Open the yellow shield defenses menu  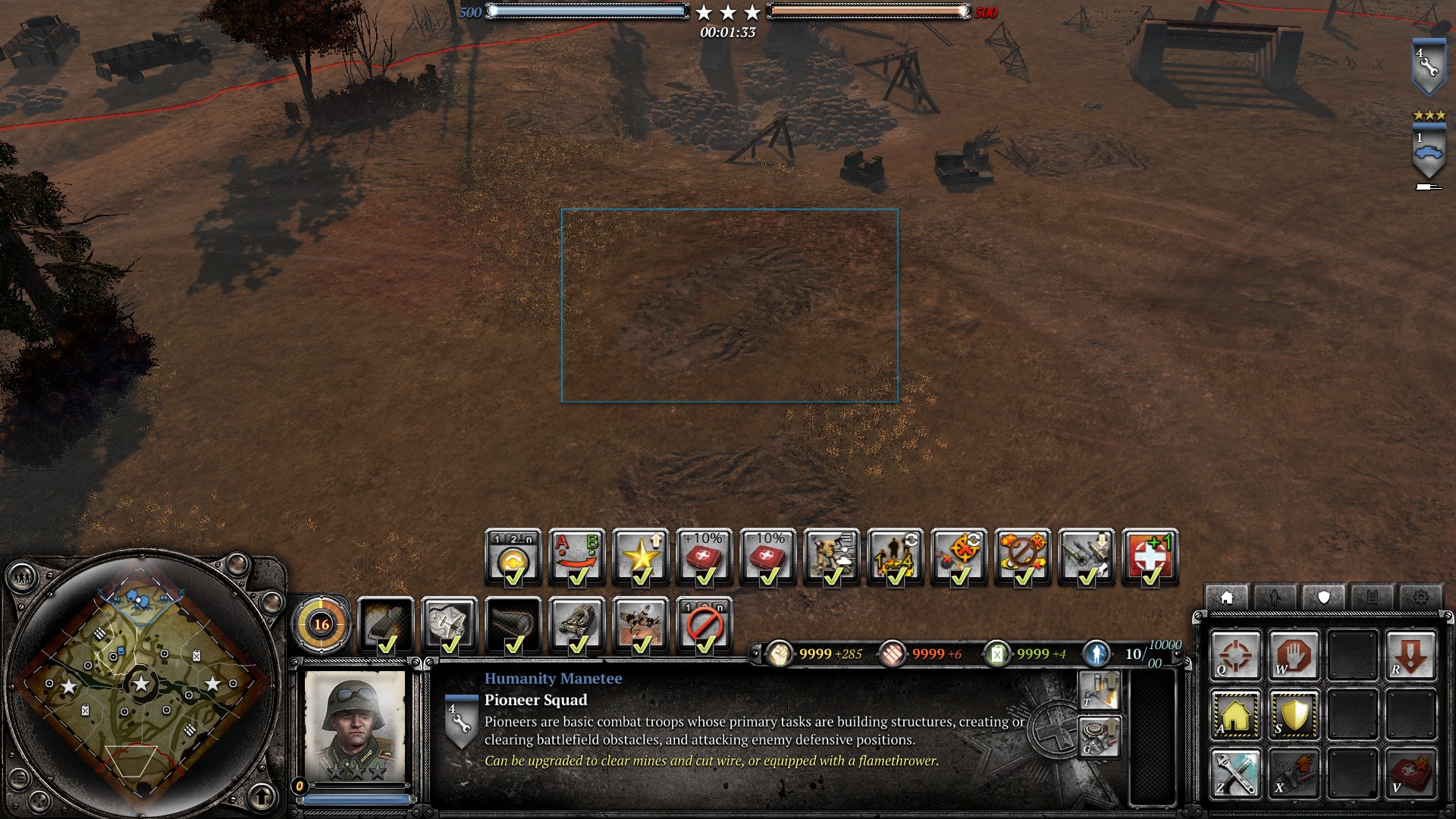(x=1294, y=714)
